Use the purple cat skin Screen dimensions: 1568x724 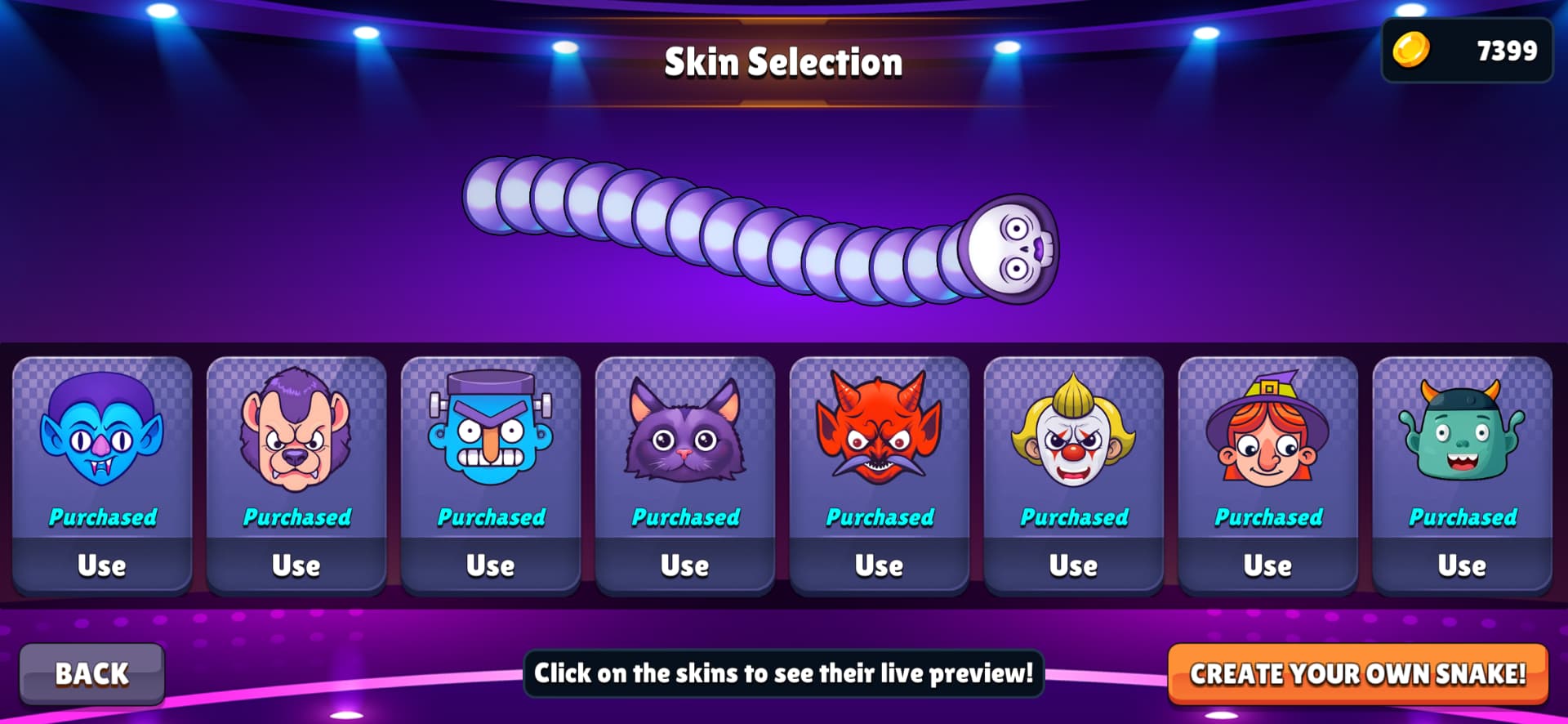tap(685, 565)
